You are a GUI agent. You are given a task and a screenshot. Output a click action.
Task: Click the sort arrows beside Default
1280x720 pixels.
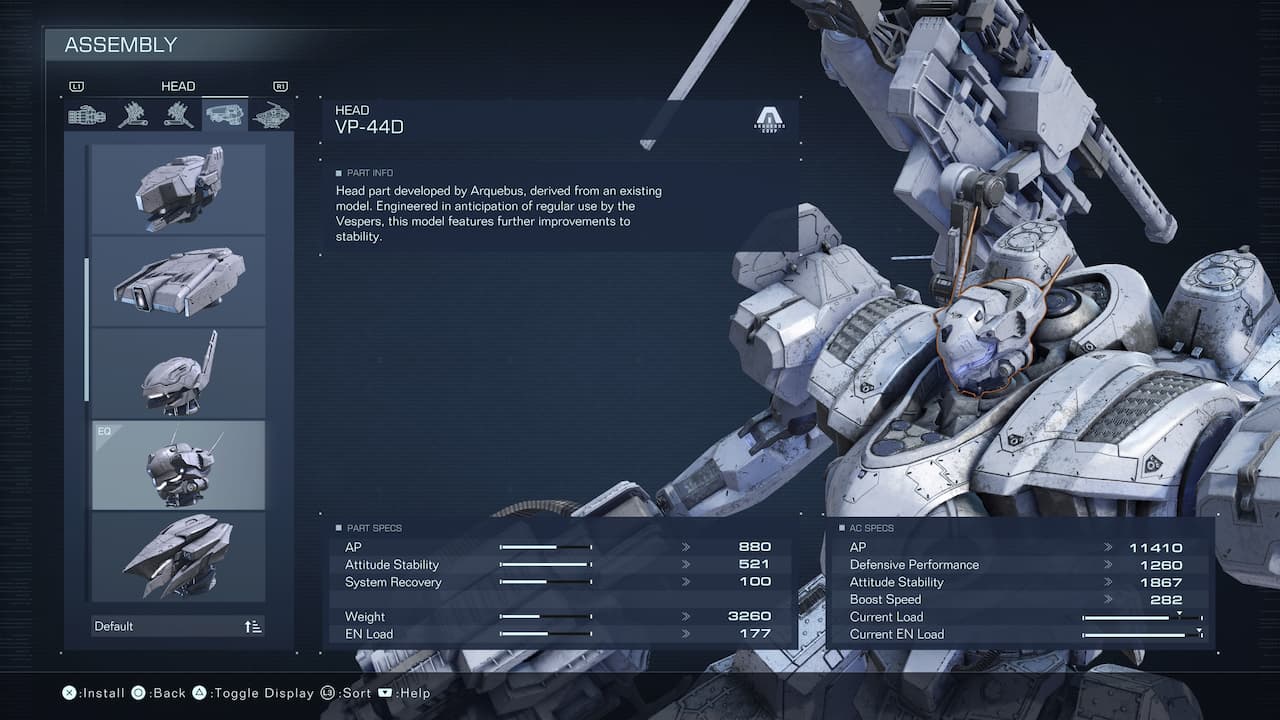[251, 625]
